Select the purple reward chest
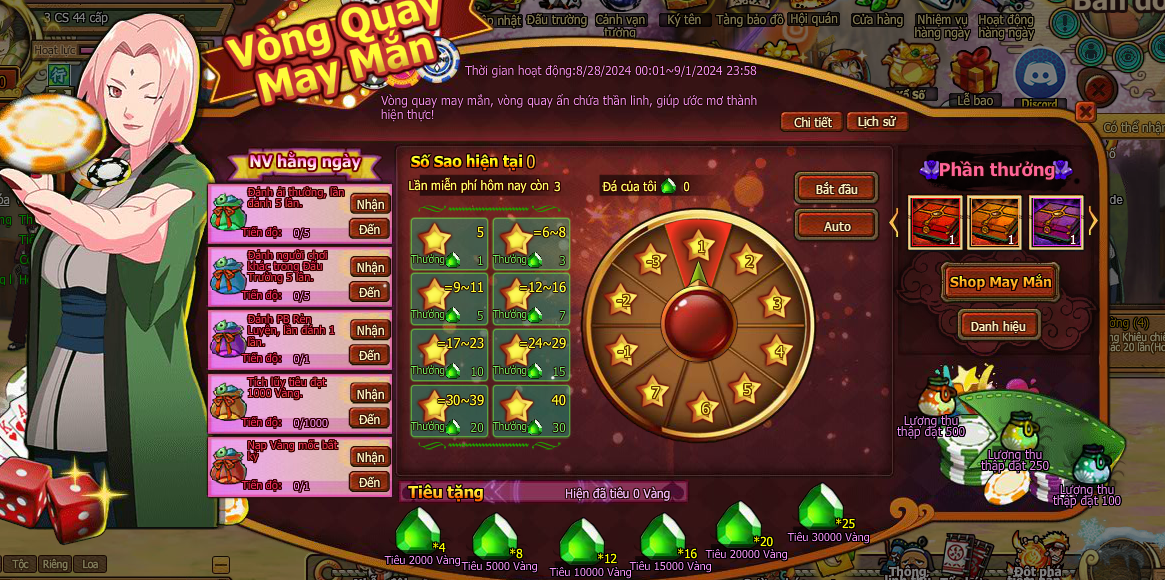This screenshot has width=1165, height=580. (1056, 221)
